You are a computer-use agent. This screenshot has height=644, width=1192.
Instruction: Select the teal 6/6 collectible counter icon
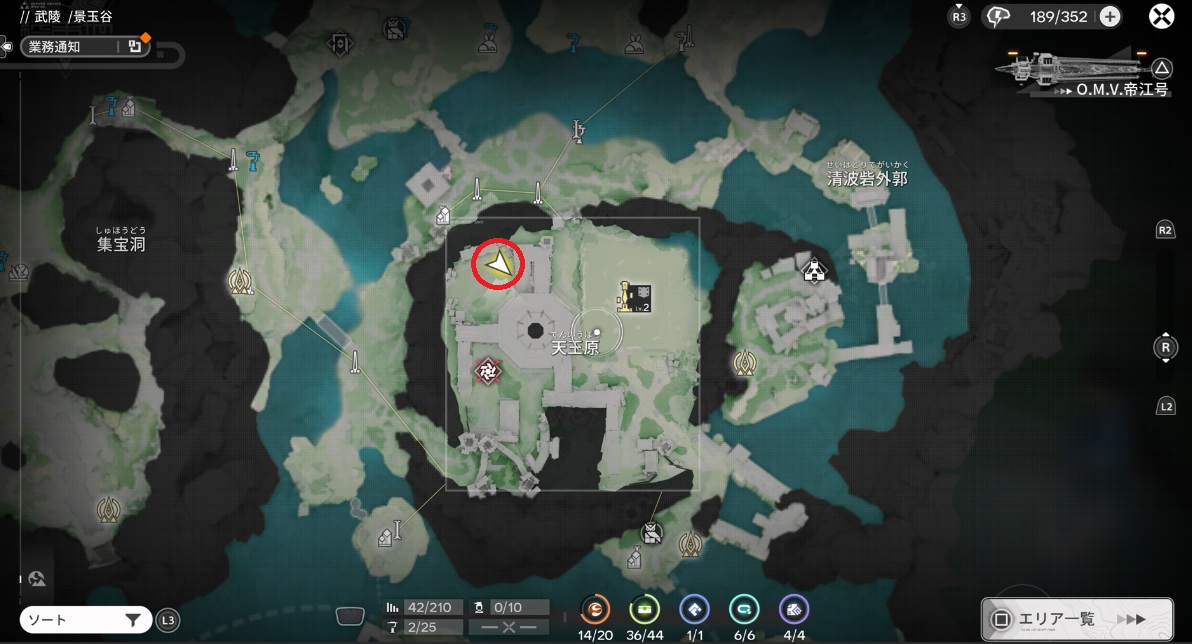[743, 609]
